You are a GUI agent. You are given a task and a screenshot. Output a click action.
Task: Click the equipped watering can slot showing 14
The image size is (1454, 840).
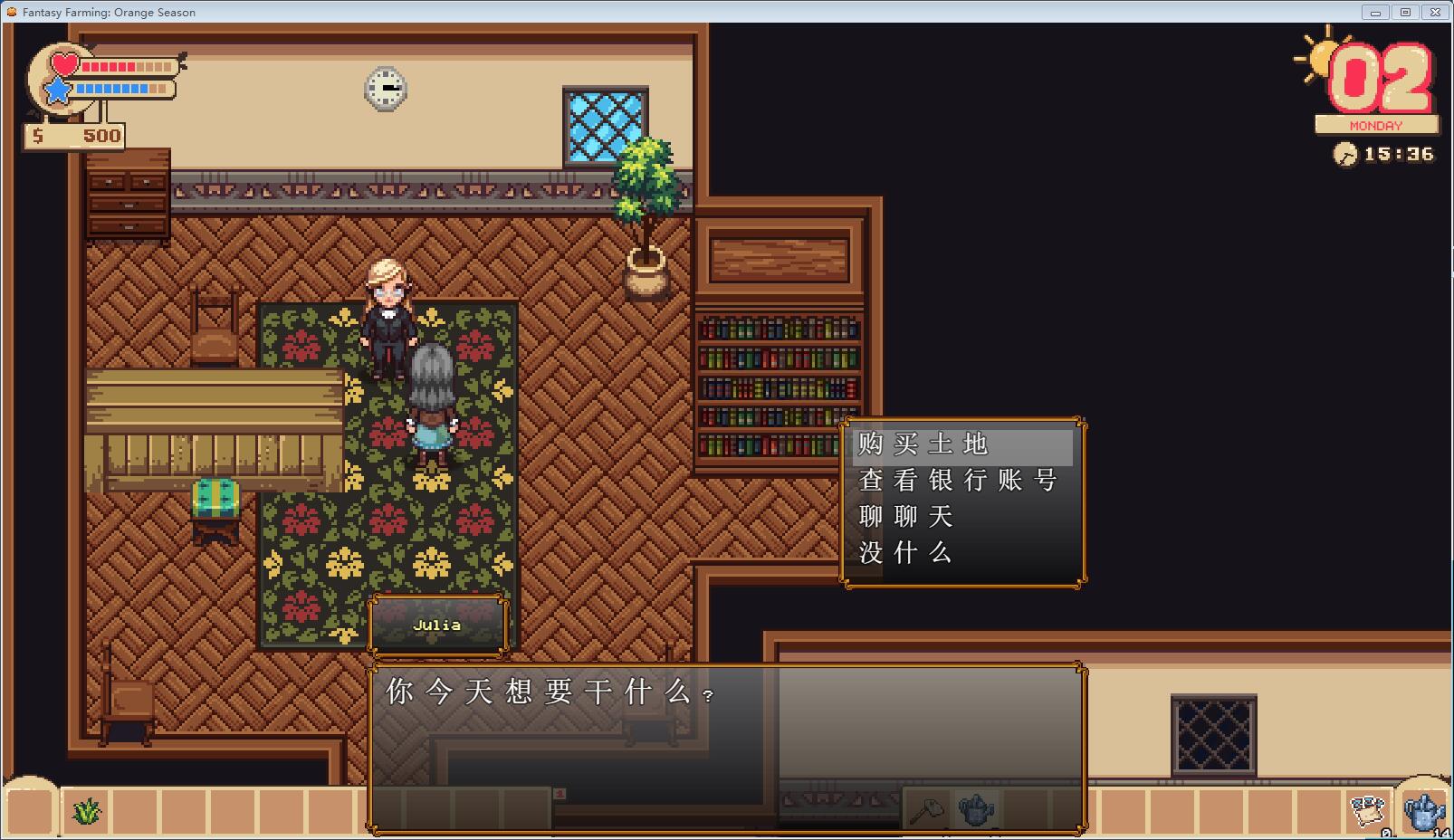click(1423, 813)
